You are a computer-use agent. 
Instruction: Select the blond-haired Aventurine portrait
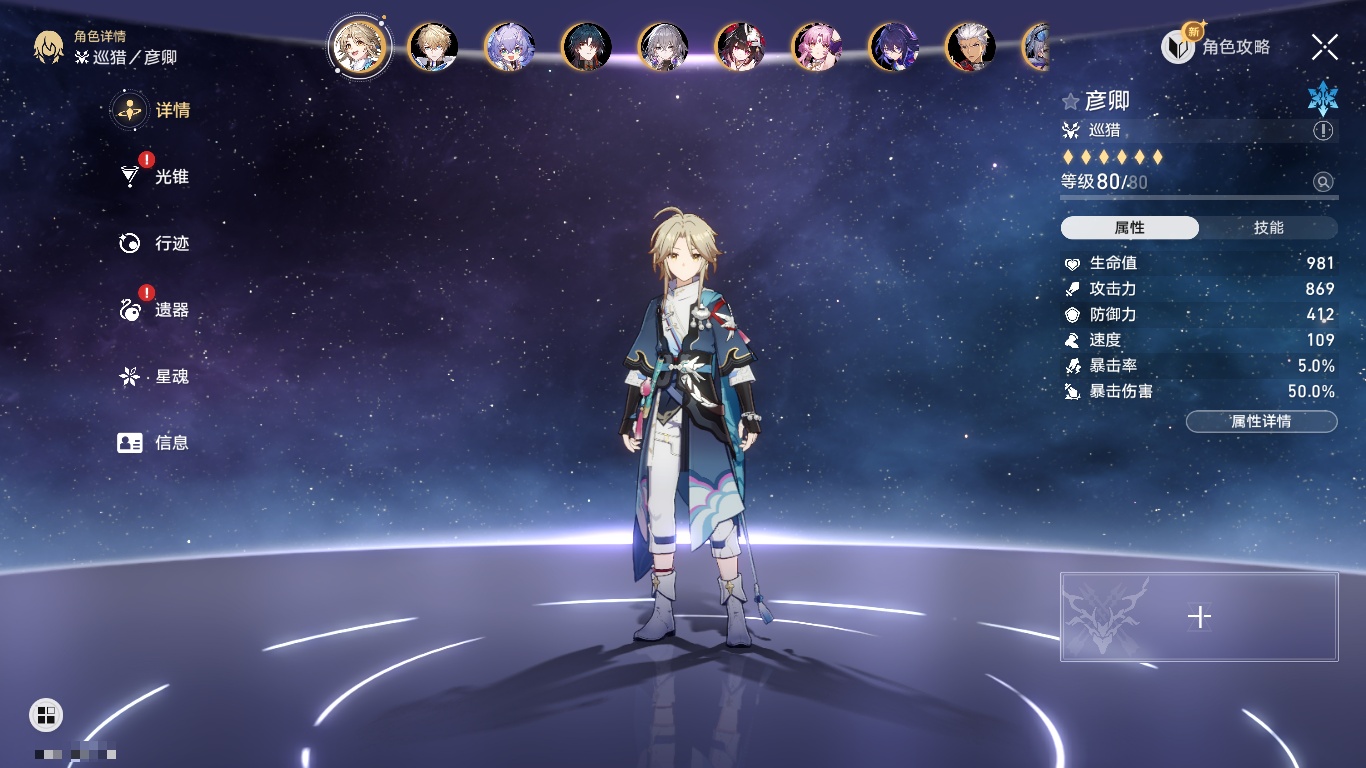coord(434,47)
